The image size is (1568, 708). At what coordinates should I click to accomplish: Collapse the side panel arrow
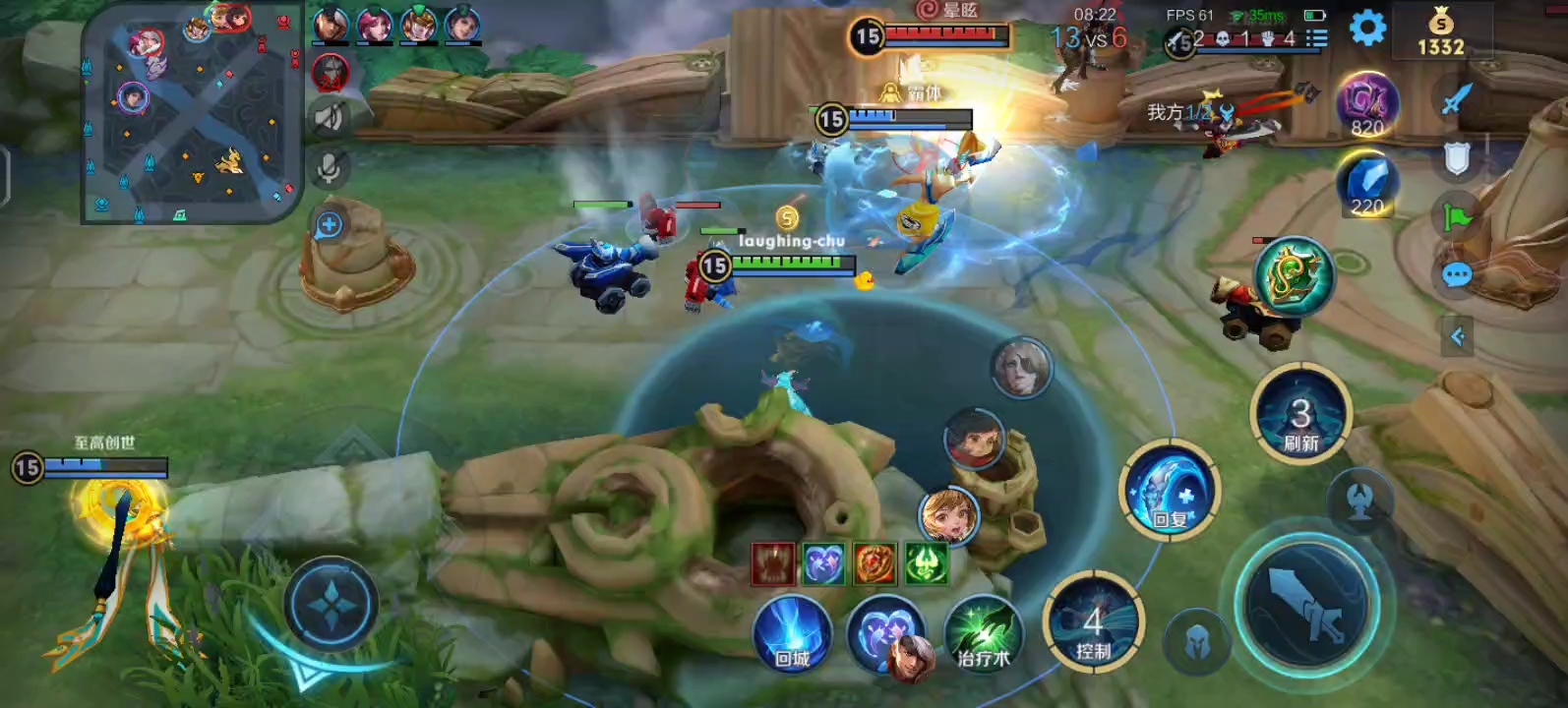click(1457, 337)
